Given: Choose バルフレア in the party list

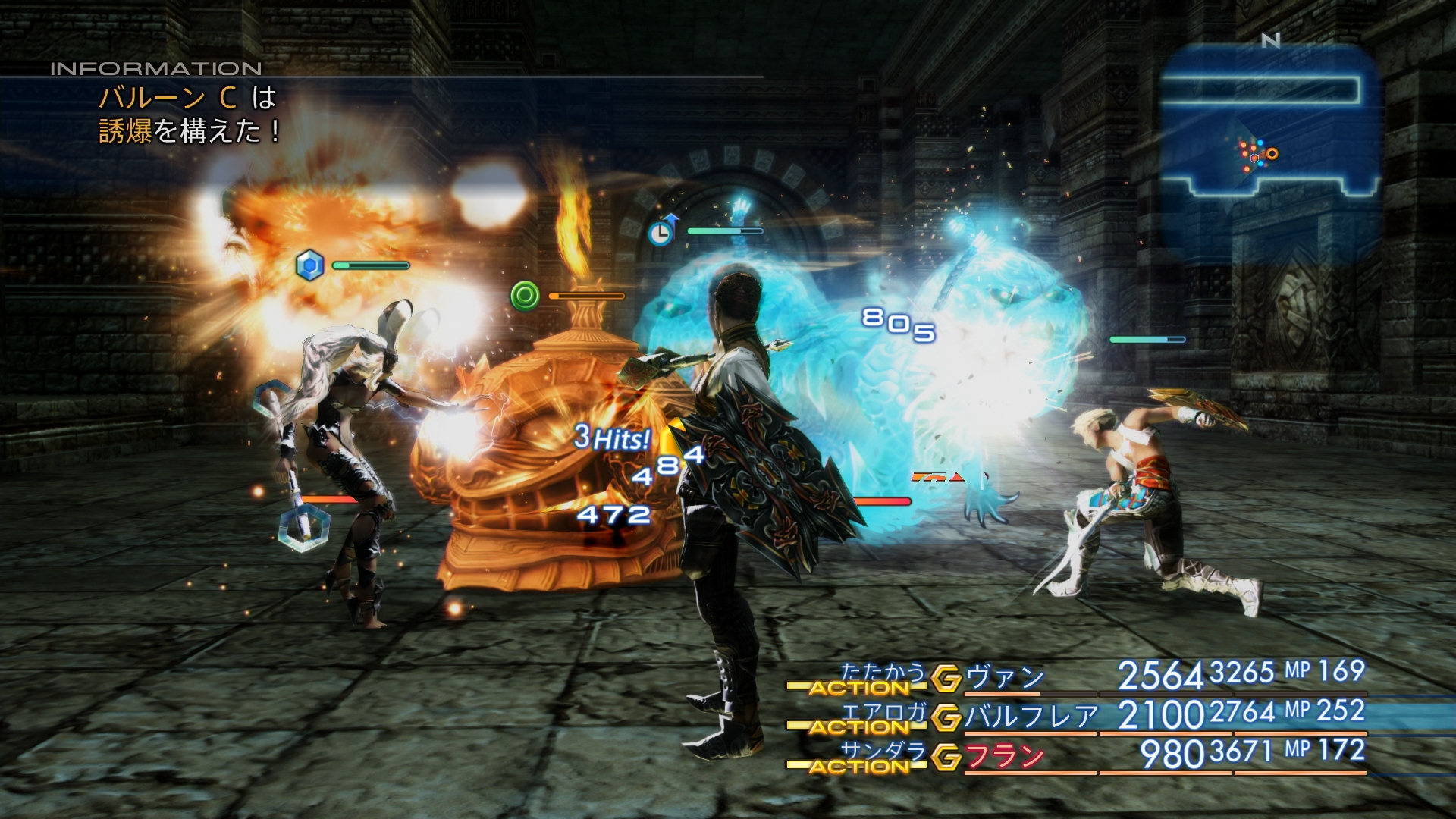Looking at the screenshot, I should click(1031, 716).
